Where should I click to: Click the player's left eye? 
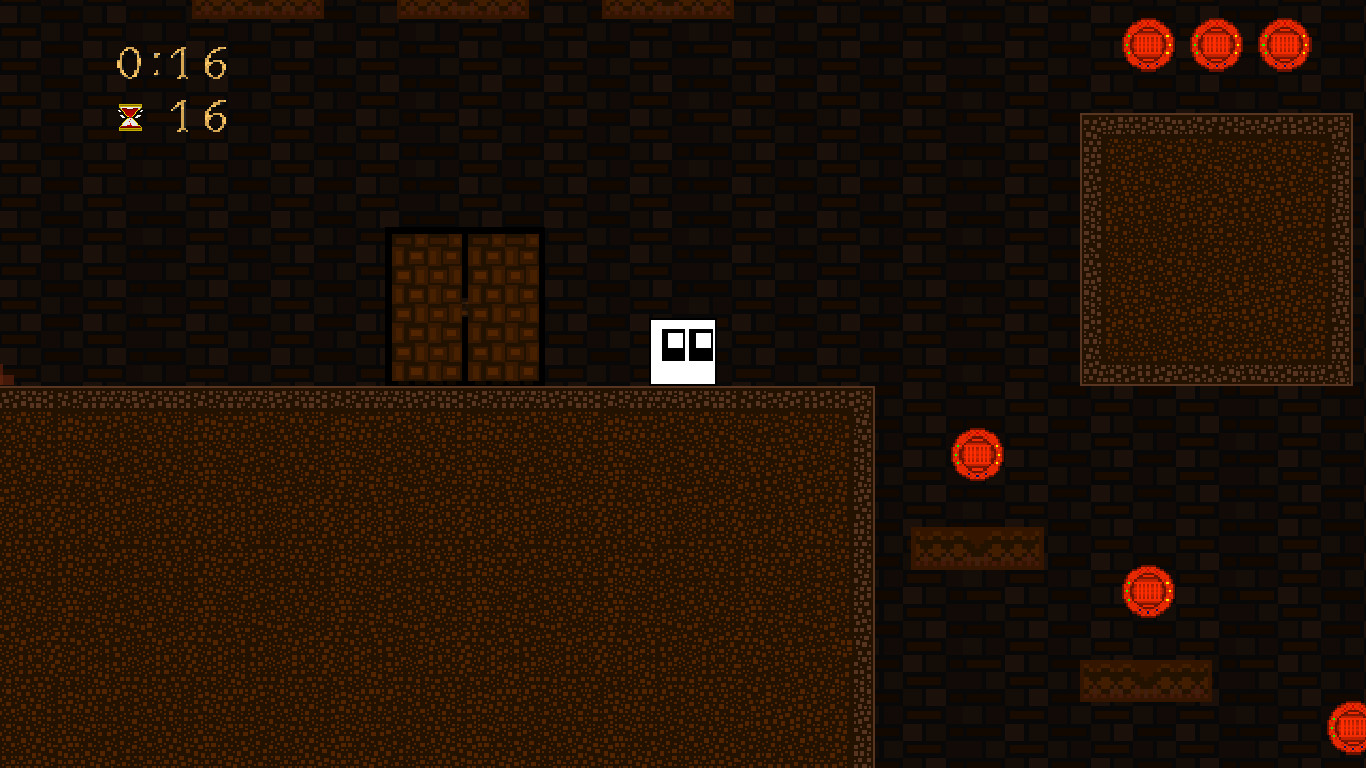[x=673, y=344]
